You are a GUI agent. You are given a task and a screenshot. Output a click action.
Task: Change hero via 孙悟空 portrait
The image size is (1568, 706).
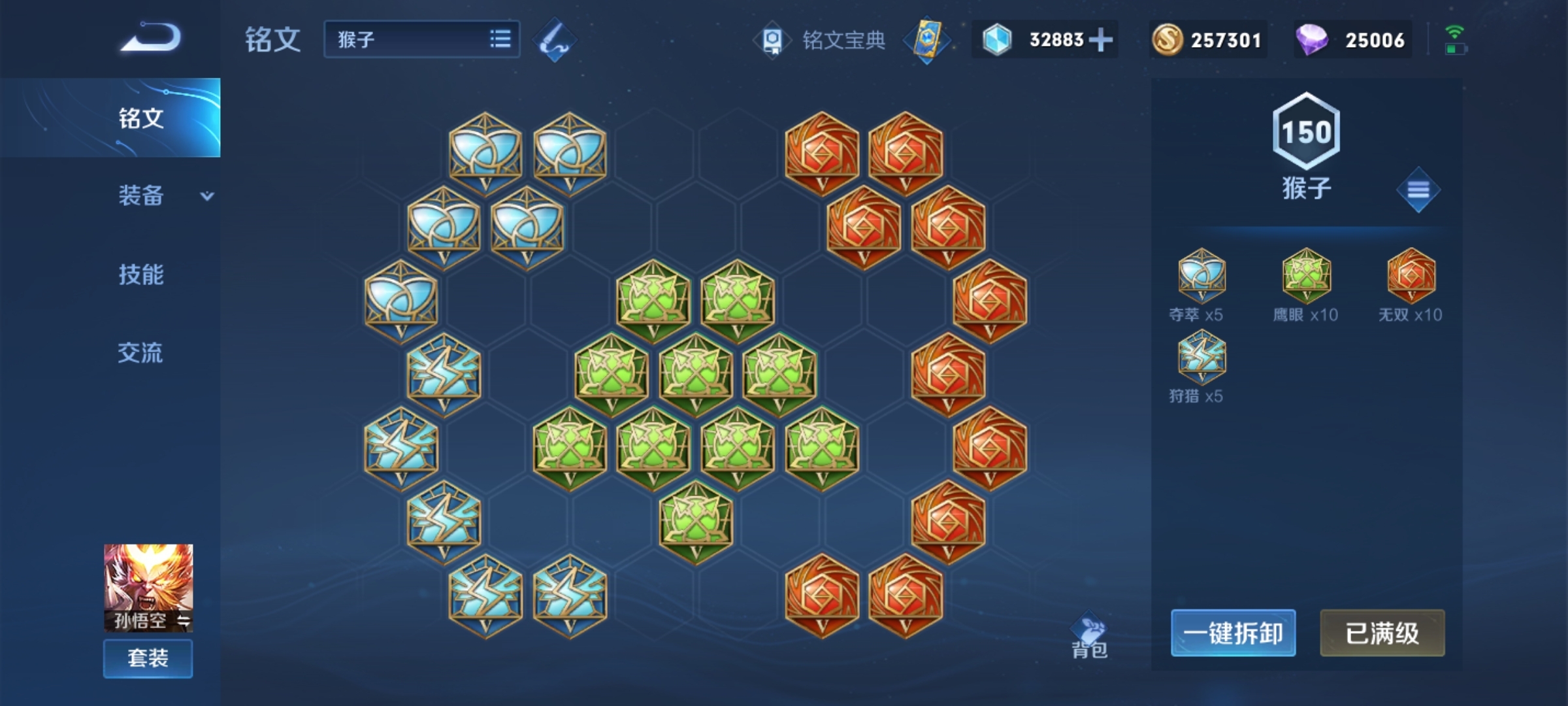tap(148, 586)
